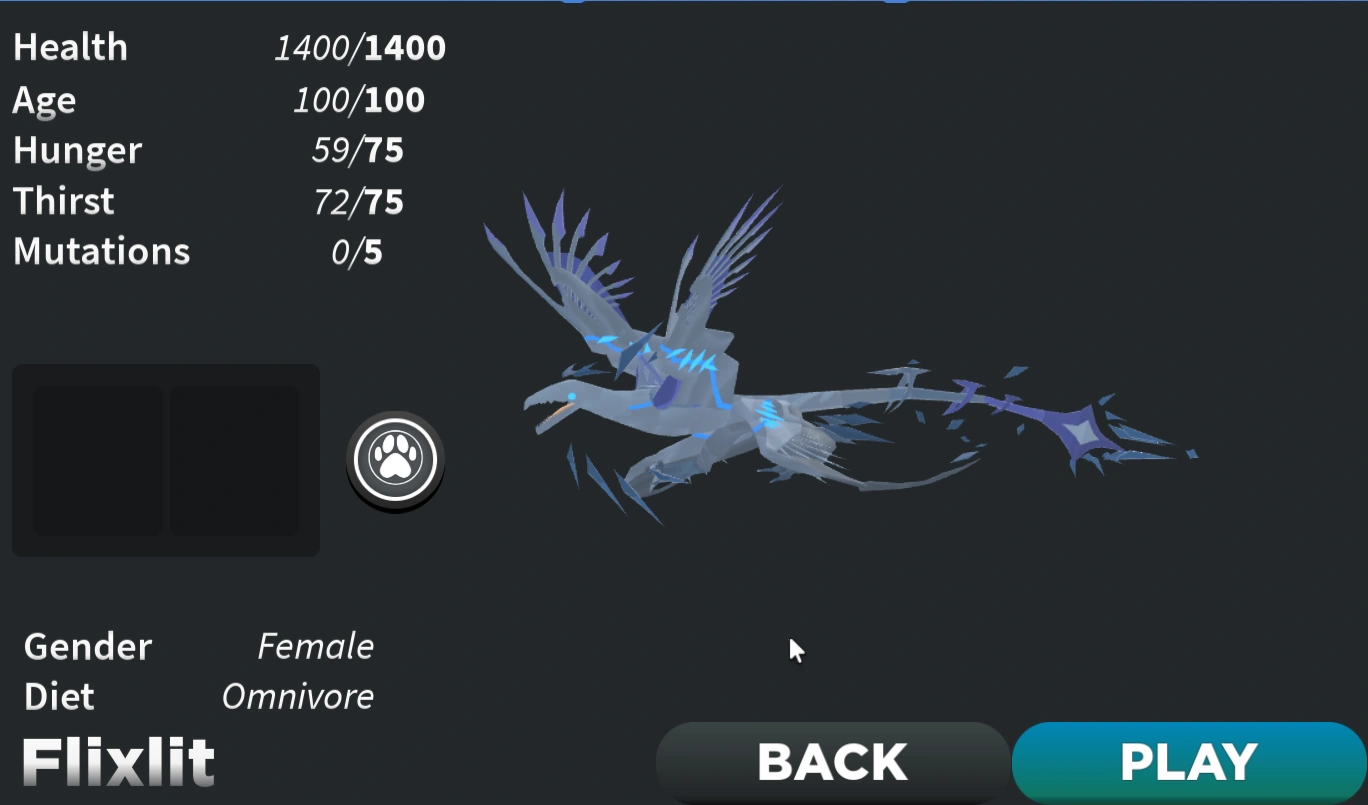1368x805 pixels.
Task: Click the Health 1400/1400 value
Action: 360,47
